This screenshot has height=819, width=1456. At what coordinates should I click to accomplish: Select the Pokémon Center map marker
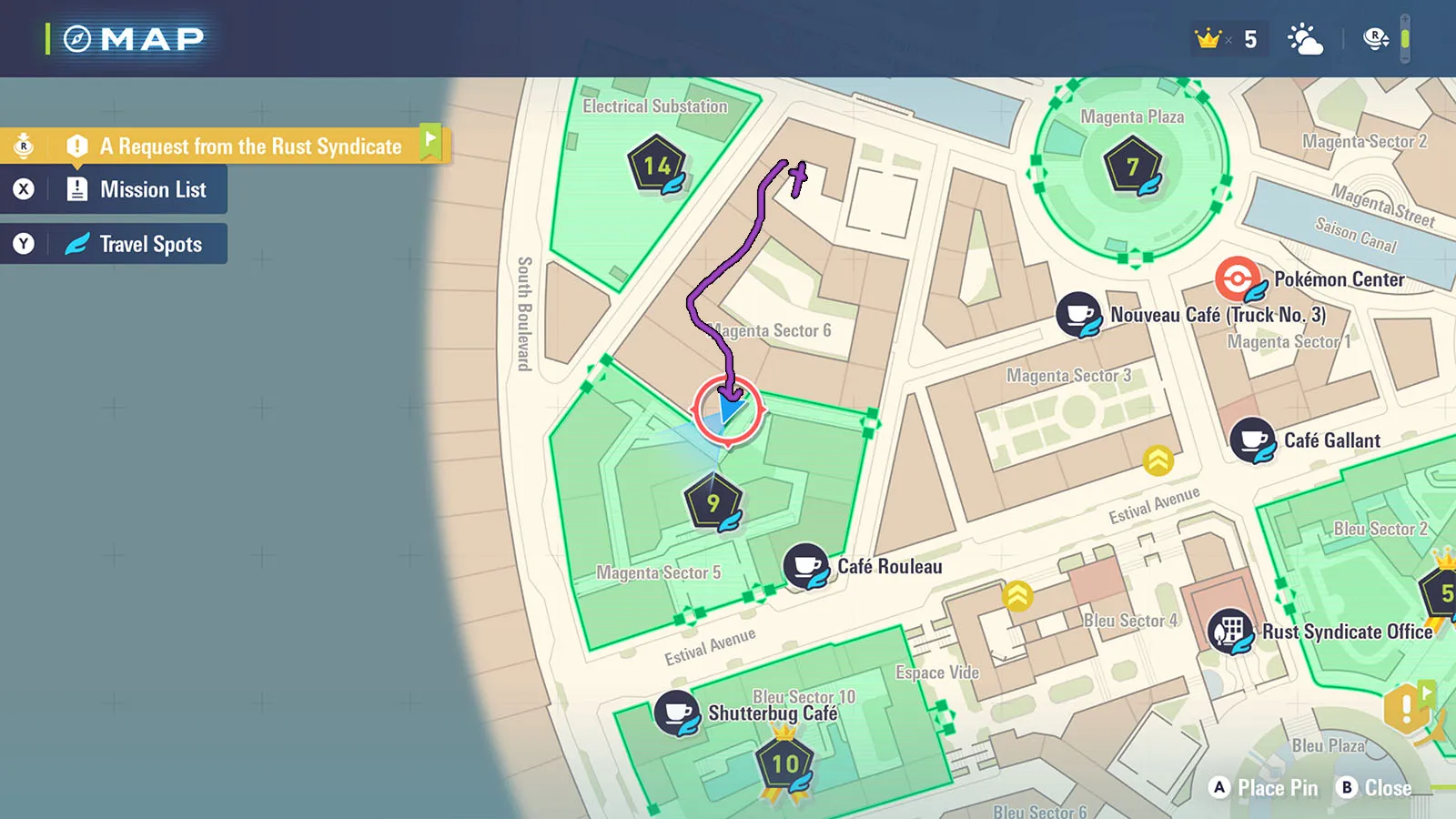pyautogui.click(x=1238, y=278)
